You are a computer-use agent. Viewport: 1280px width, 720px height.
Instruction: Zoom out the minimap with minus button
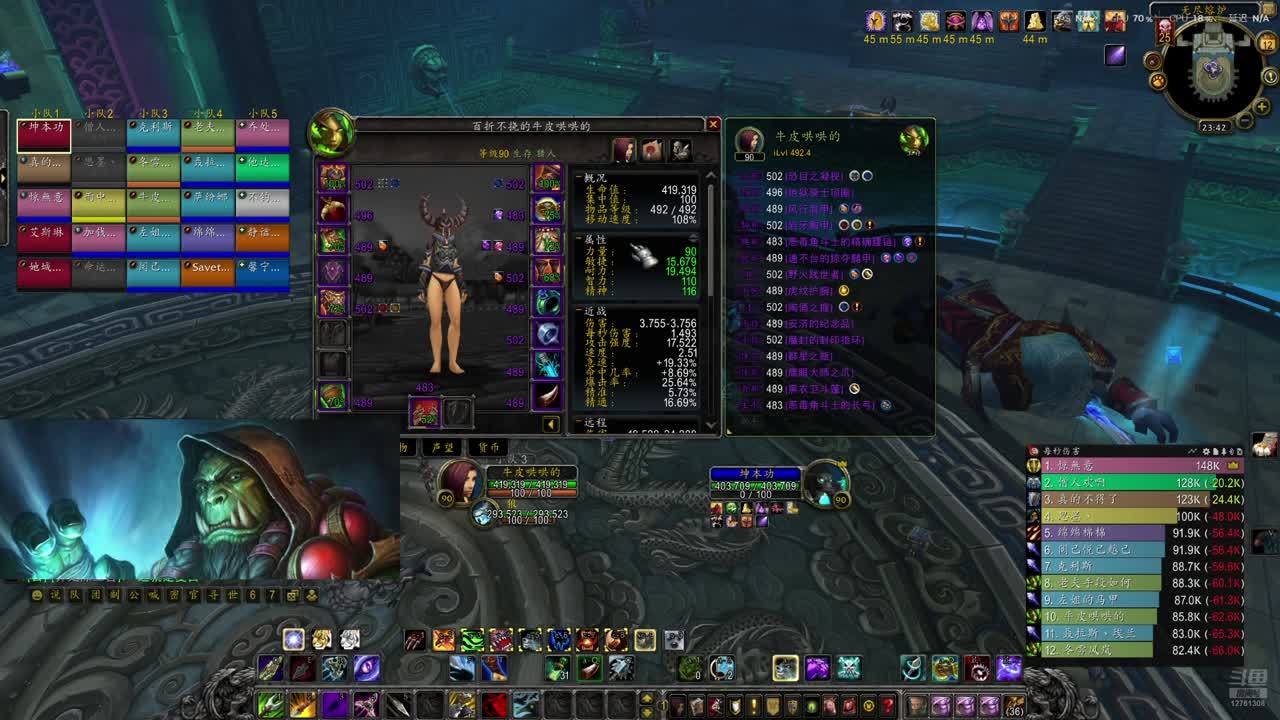pos(1246,121)
